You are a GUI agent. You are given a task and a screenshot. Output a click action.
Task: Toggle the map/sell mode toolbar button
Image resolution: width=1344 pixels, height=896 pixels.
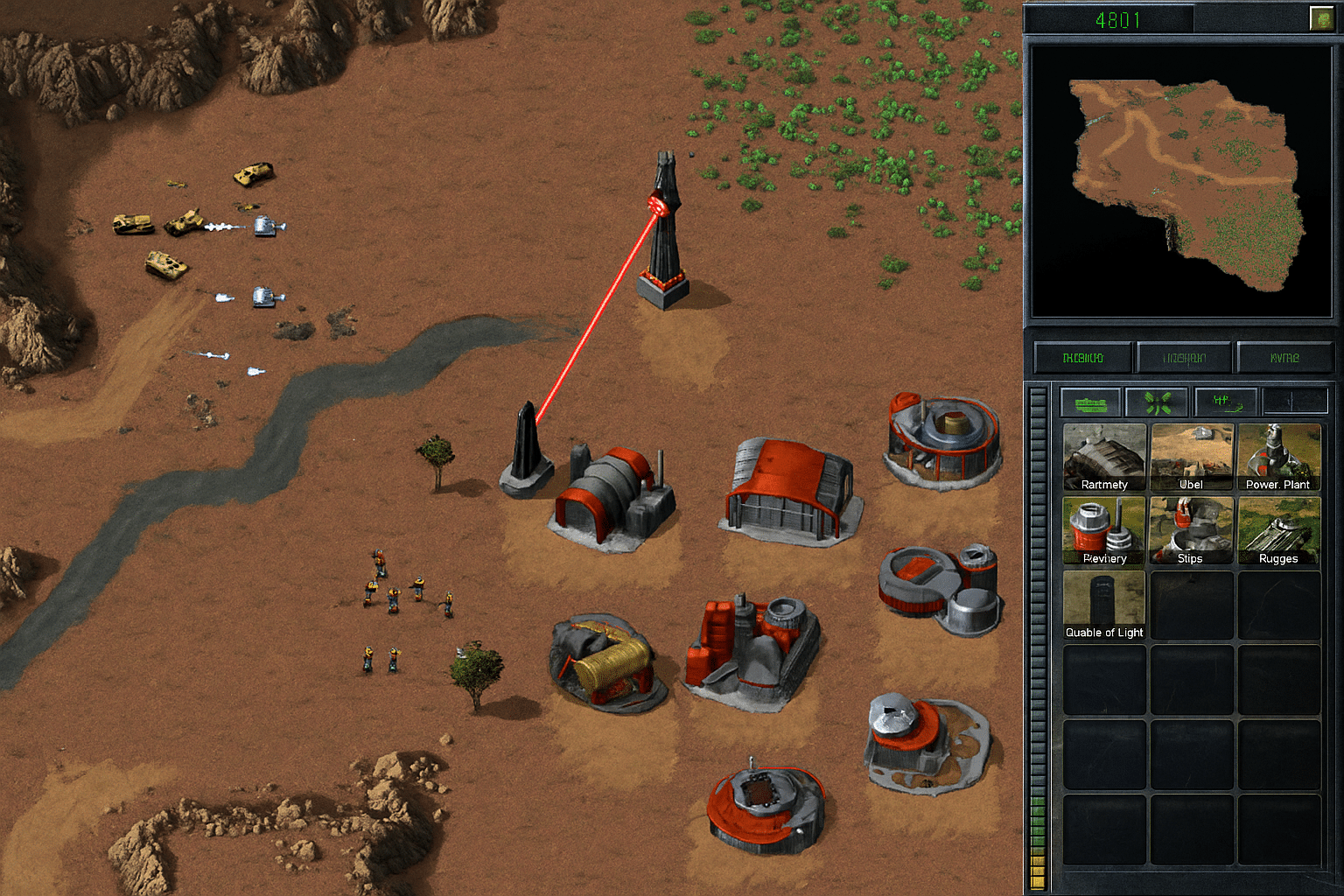tap(1225, 402)
